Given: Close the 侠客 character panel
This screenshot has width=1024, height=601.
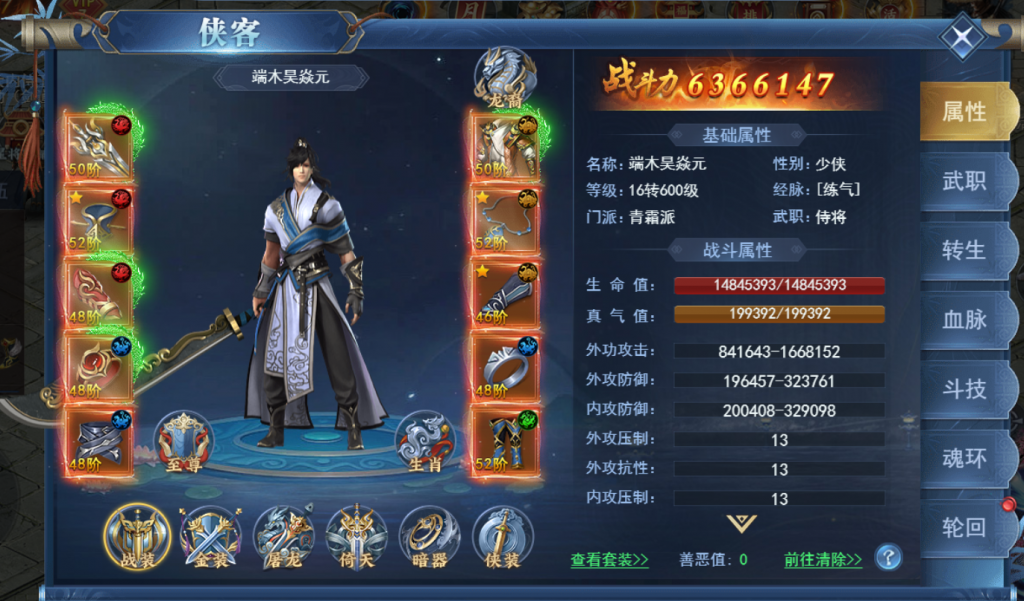Looking at the screenshot, I should (x=961, y=40).
